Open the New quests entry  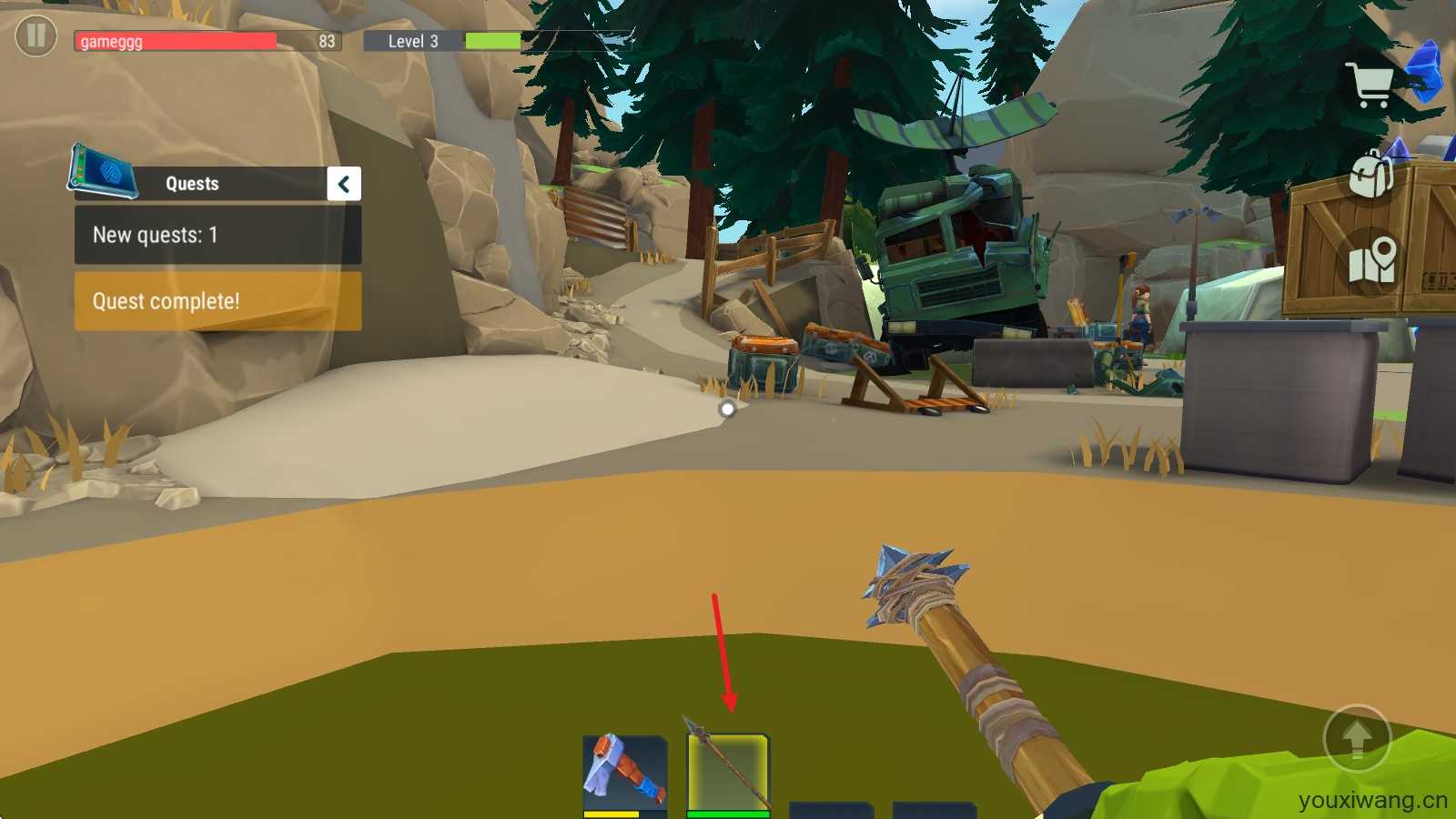click(x=217, y=235)
